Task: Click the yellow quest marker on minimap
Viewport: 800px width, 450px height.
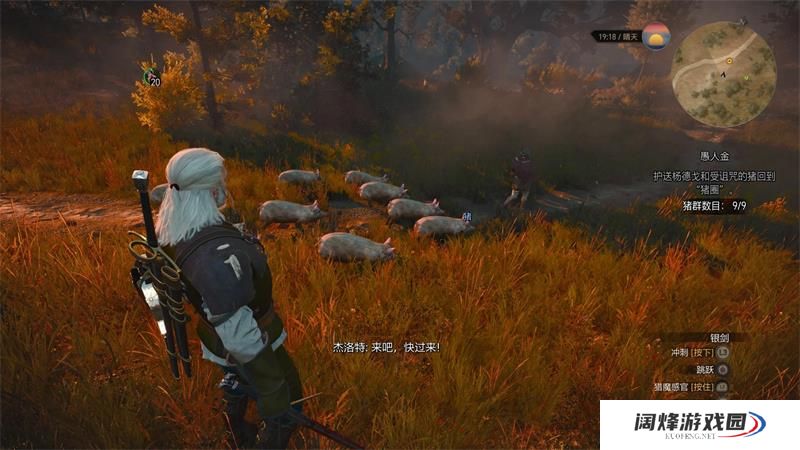Action: 729,61
